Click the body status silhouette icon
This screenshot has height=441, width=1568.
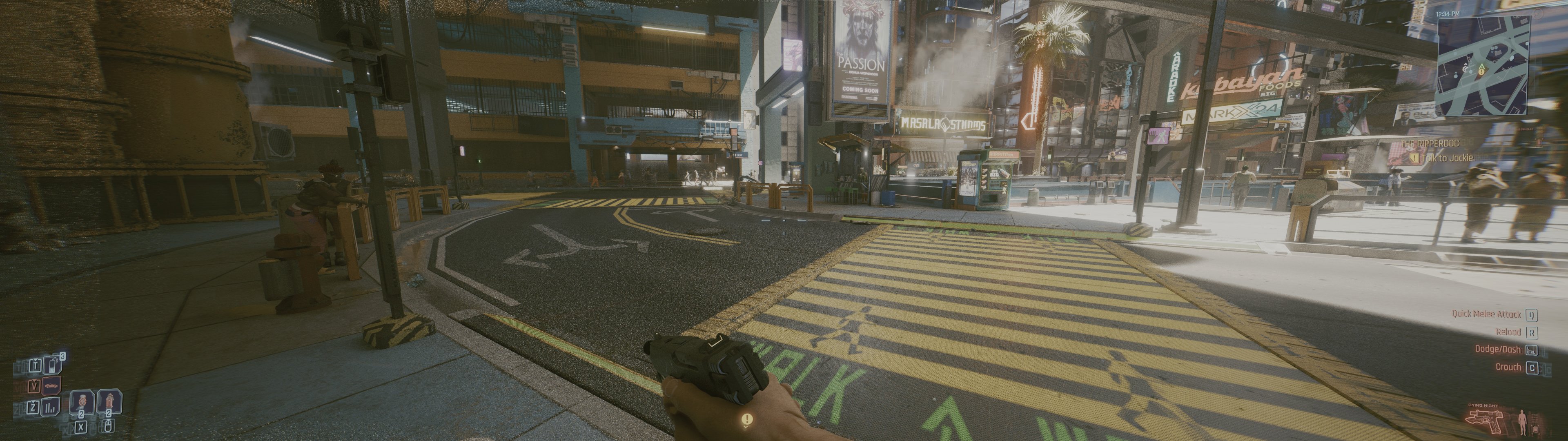1522,422
